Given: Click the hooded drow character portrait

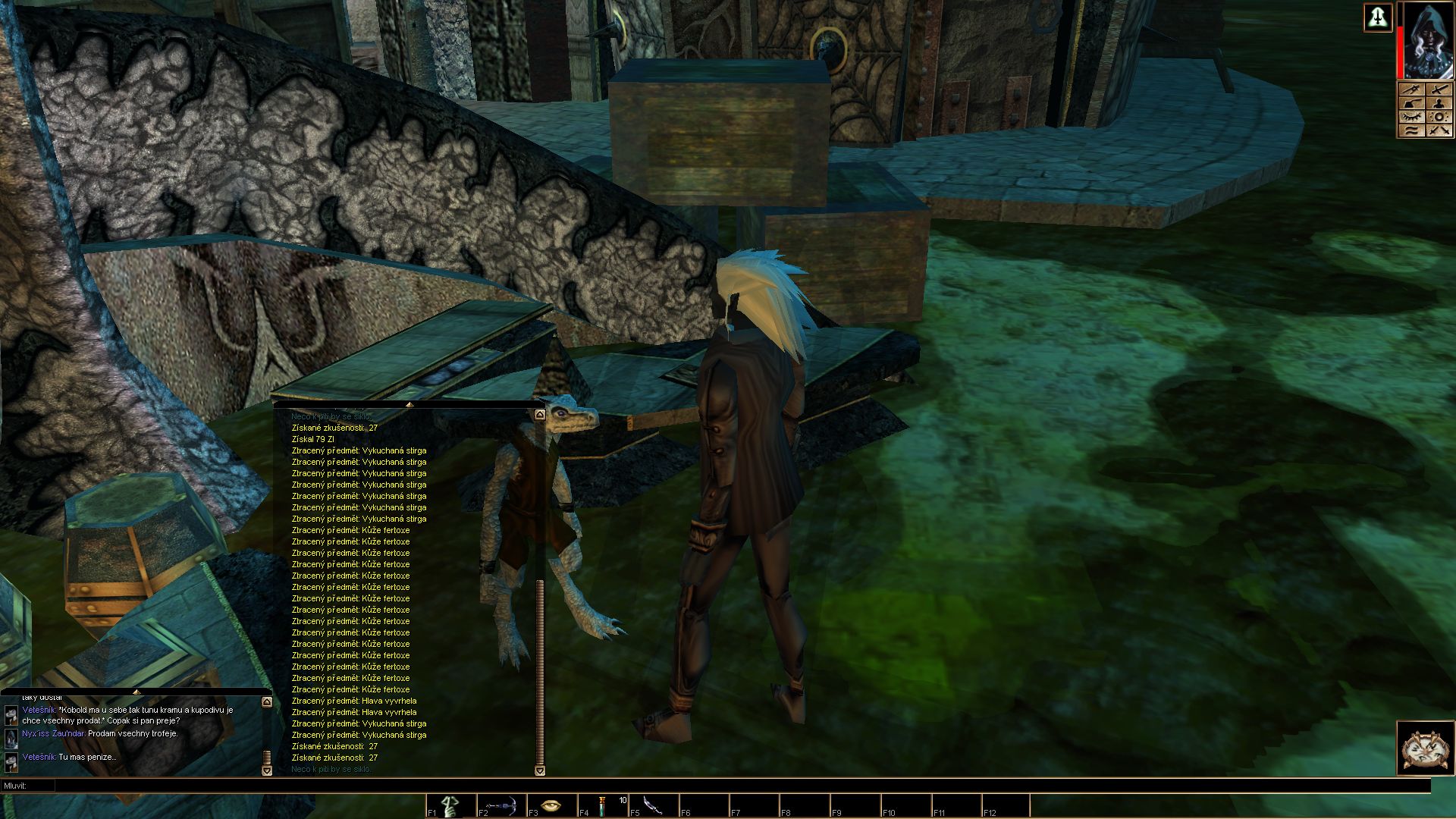Looking at the screenshot, I should tap(1428, 40).
